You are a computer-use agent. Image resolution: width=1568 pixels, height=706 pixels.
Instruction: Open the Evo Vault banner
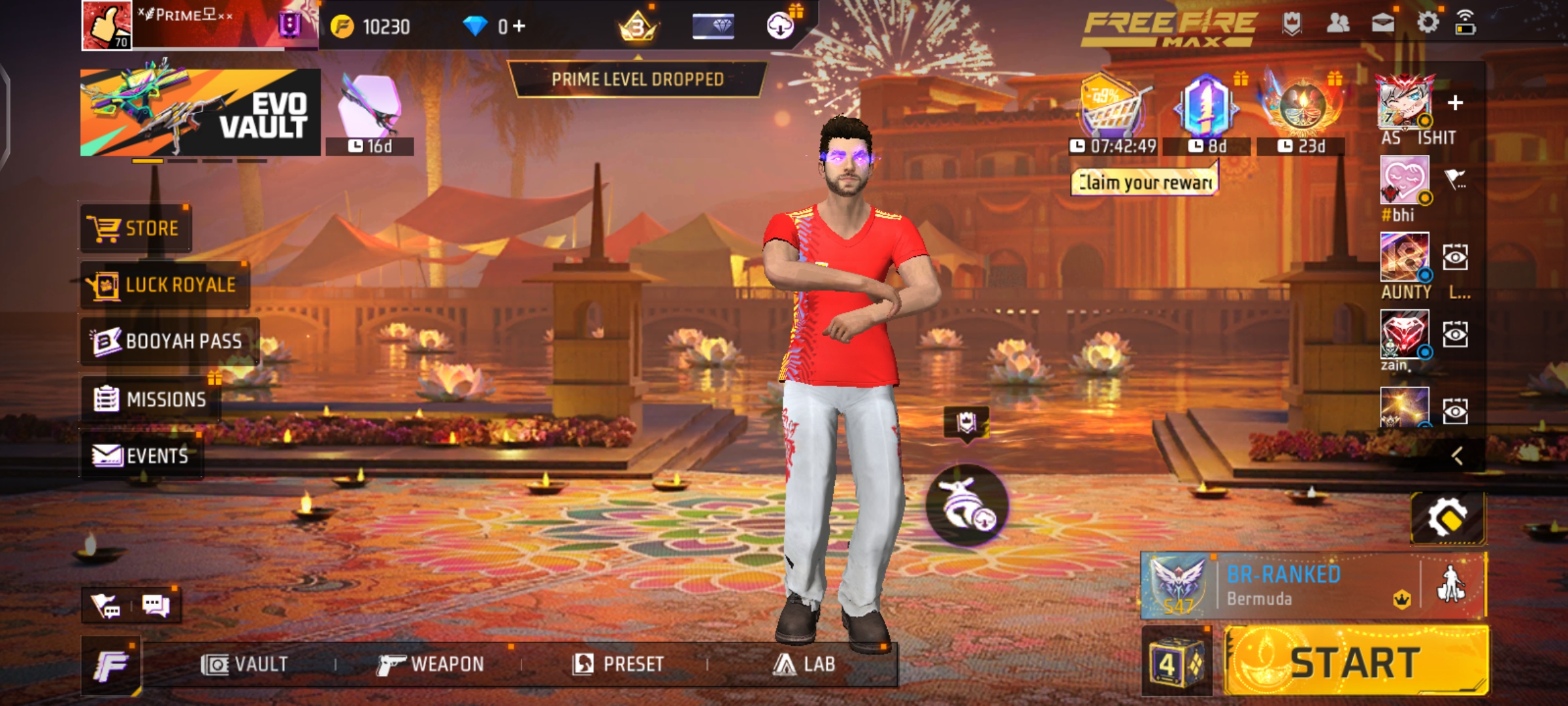click(200, 112)
